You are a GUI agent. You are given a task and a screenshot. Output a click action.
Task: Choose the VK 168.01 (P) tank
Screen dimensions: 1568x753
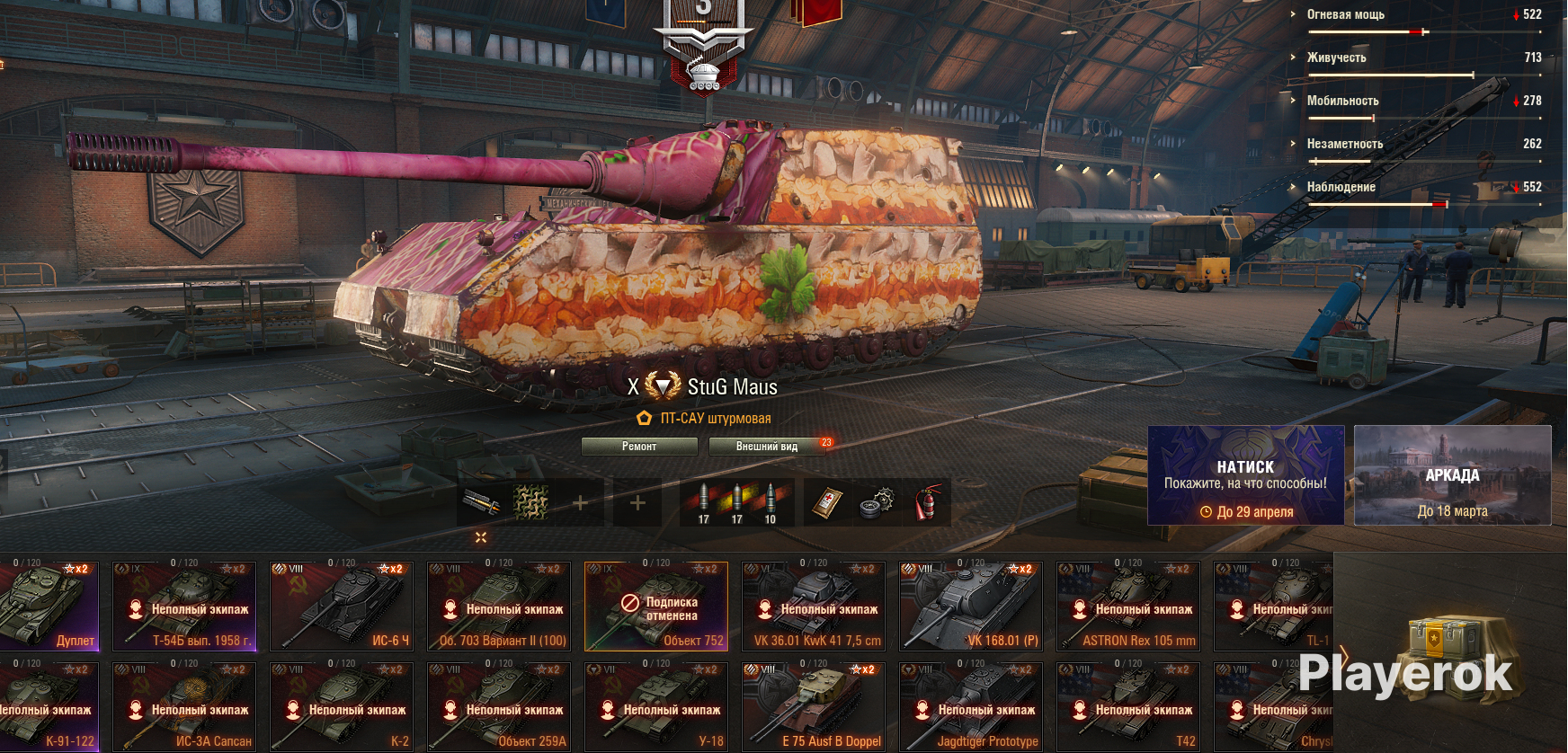pos(971,606)
